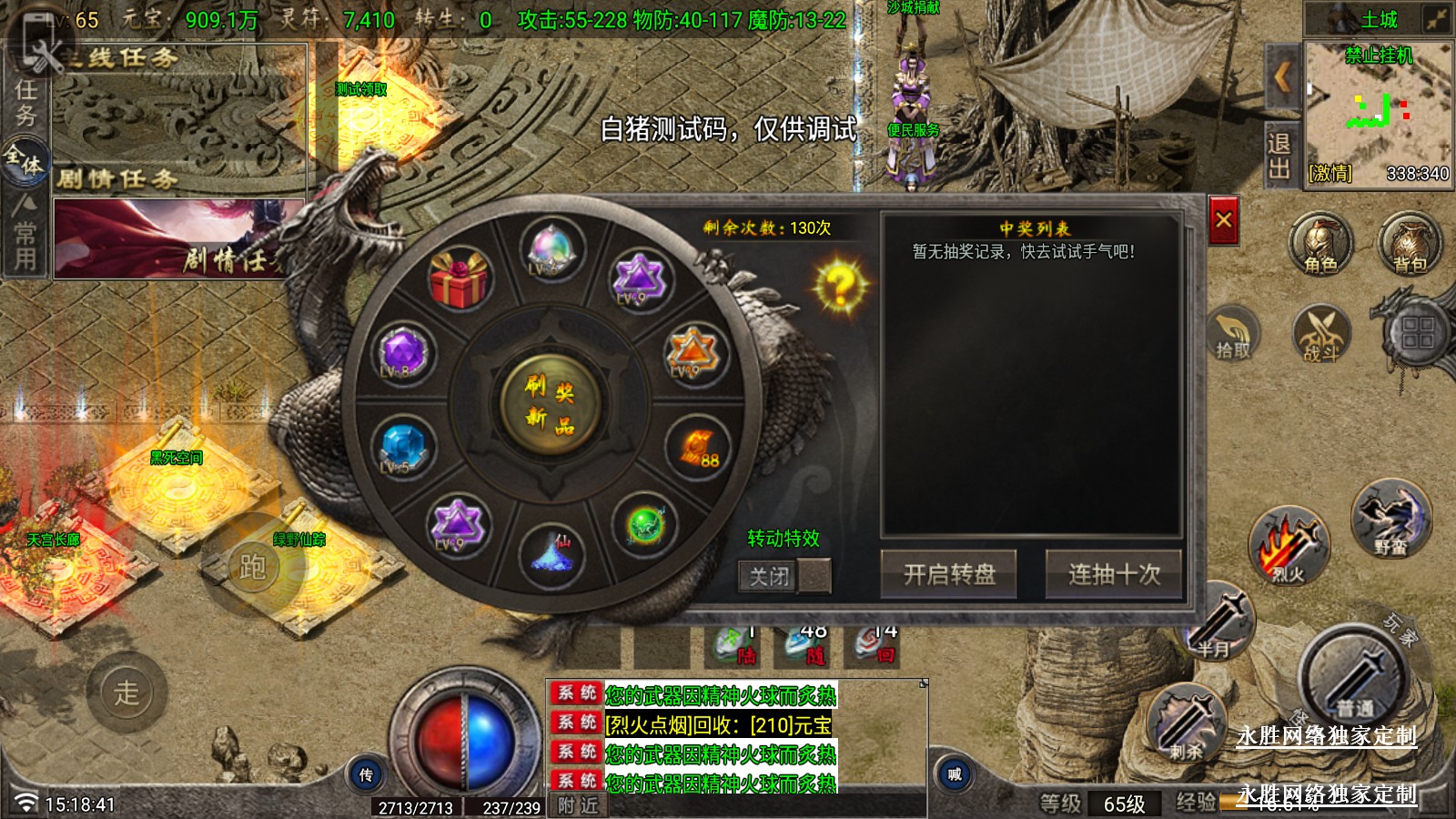Open the yellow question mark help
Image resolution: width=1456 pixels, height=819 pixels.
pyautogui.click(x=840, y=286)
